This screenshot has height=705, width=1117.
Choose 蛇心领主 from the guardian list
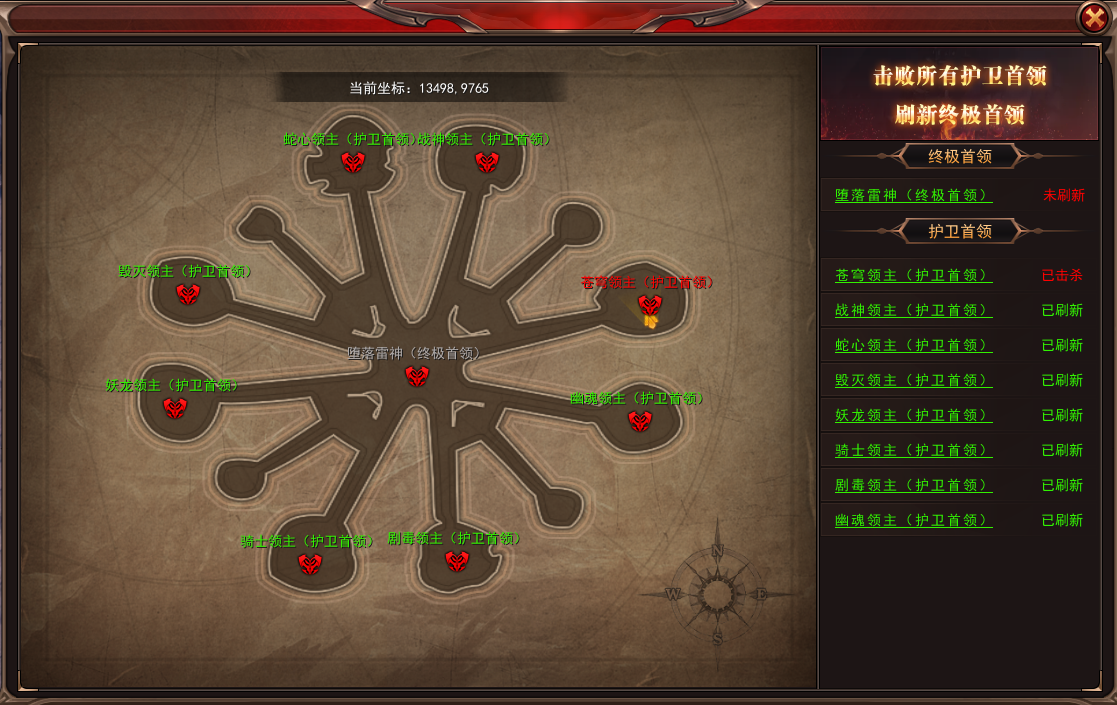tap(913, 346)
